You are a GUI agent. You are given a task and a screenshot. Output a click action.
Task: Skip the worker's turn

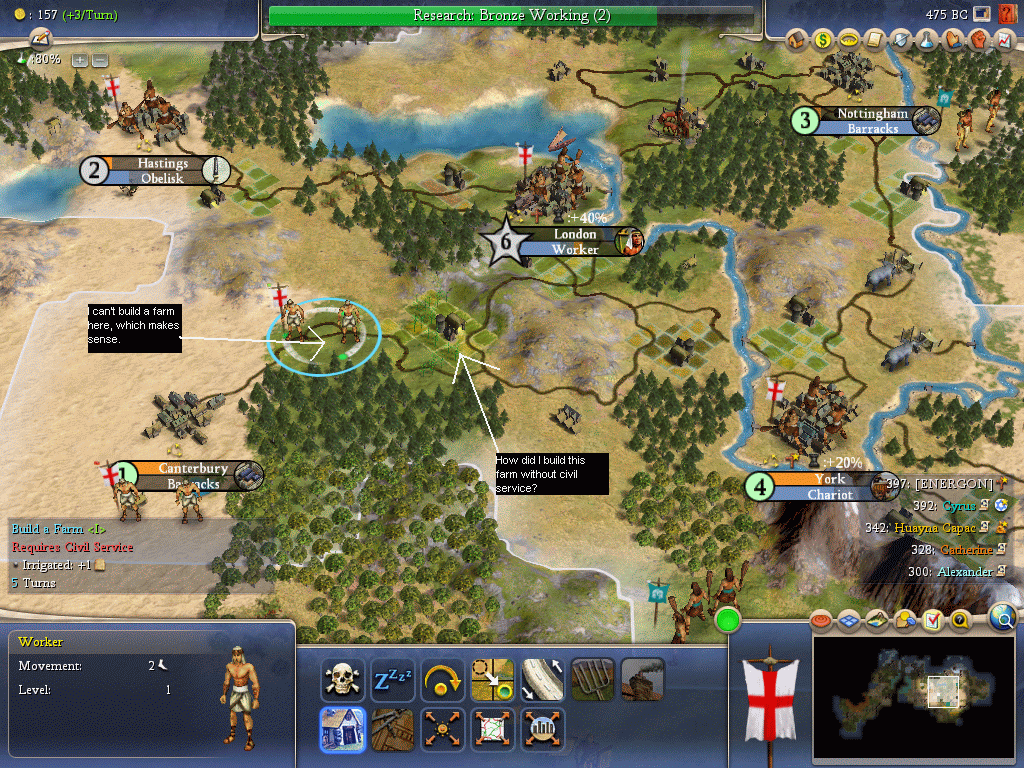click(442, 680)
